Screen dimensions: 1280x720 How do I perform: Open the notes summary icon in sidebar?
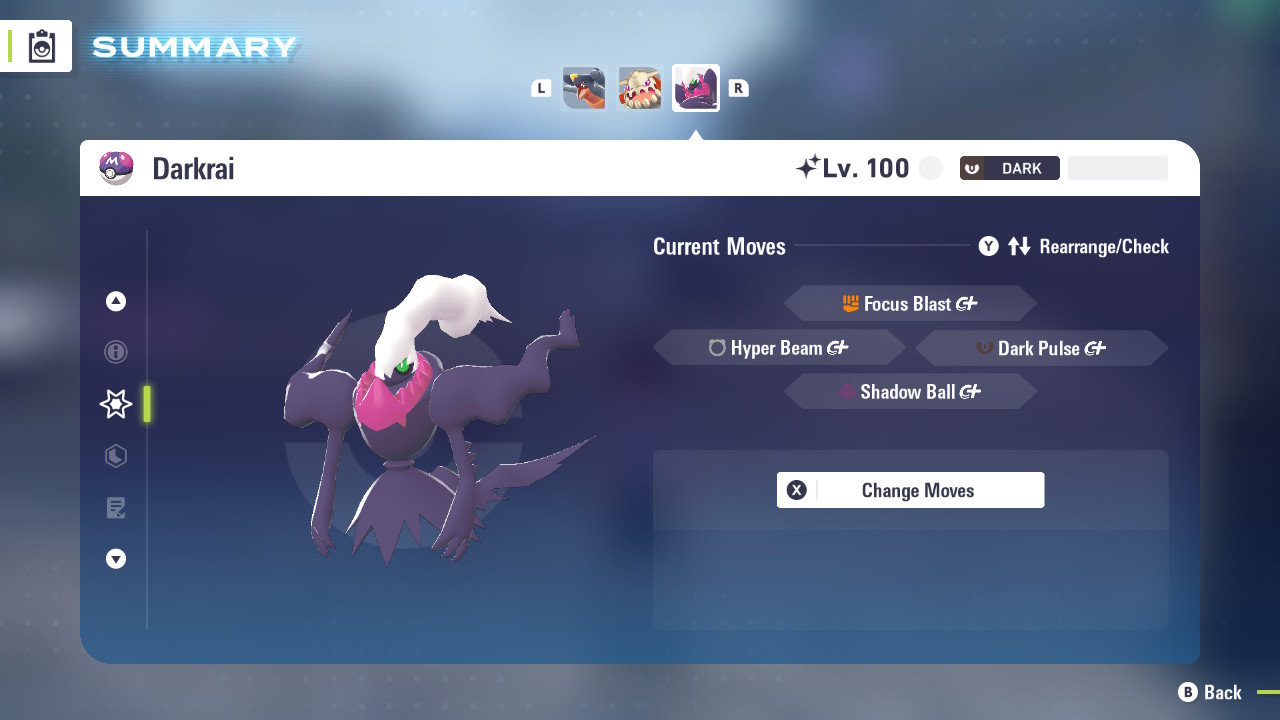click(115, 508)
